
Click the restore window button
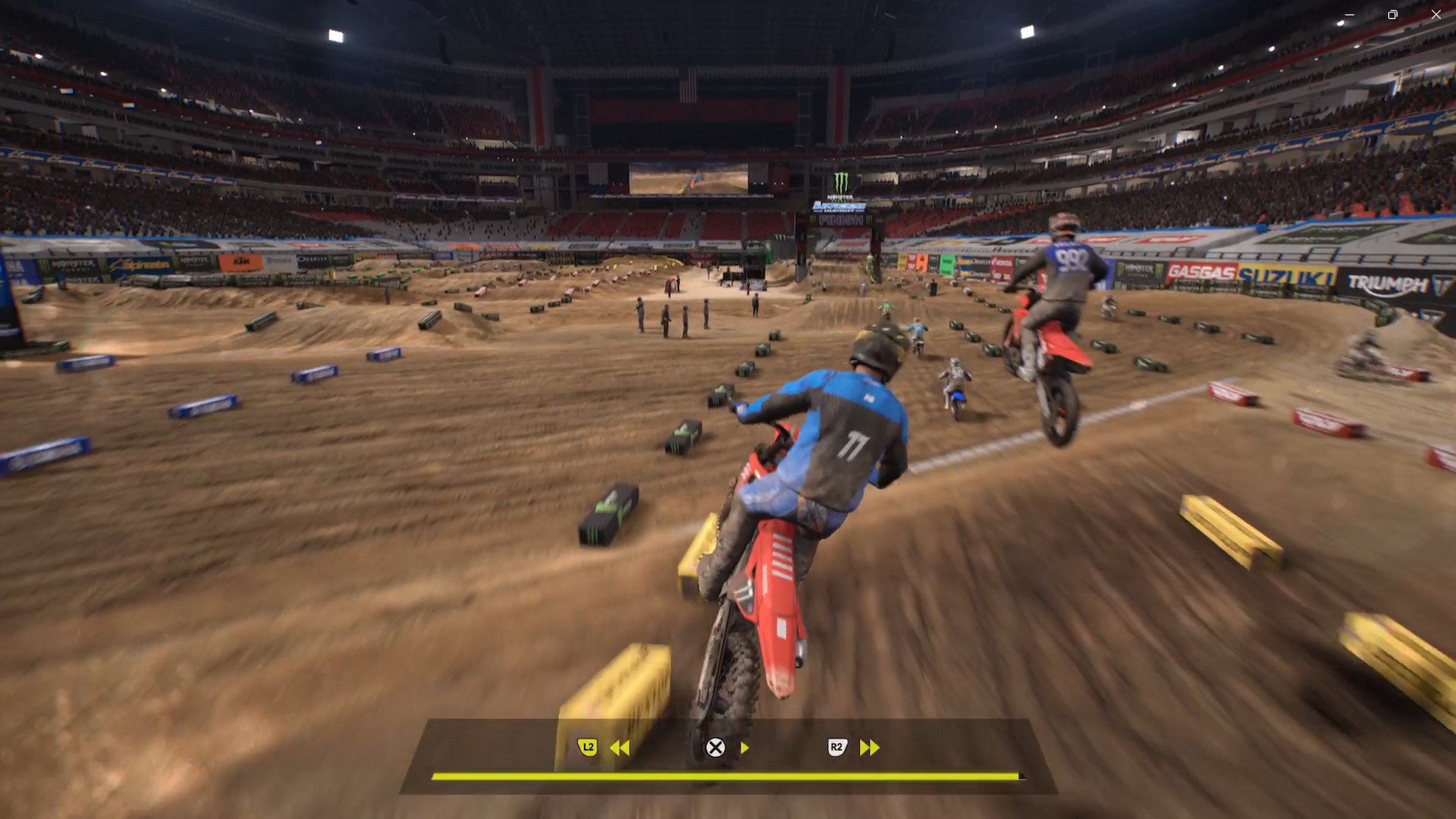click(1392, 14)
